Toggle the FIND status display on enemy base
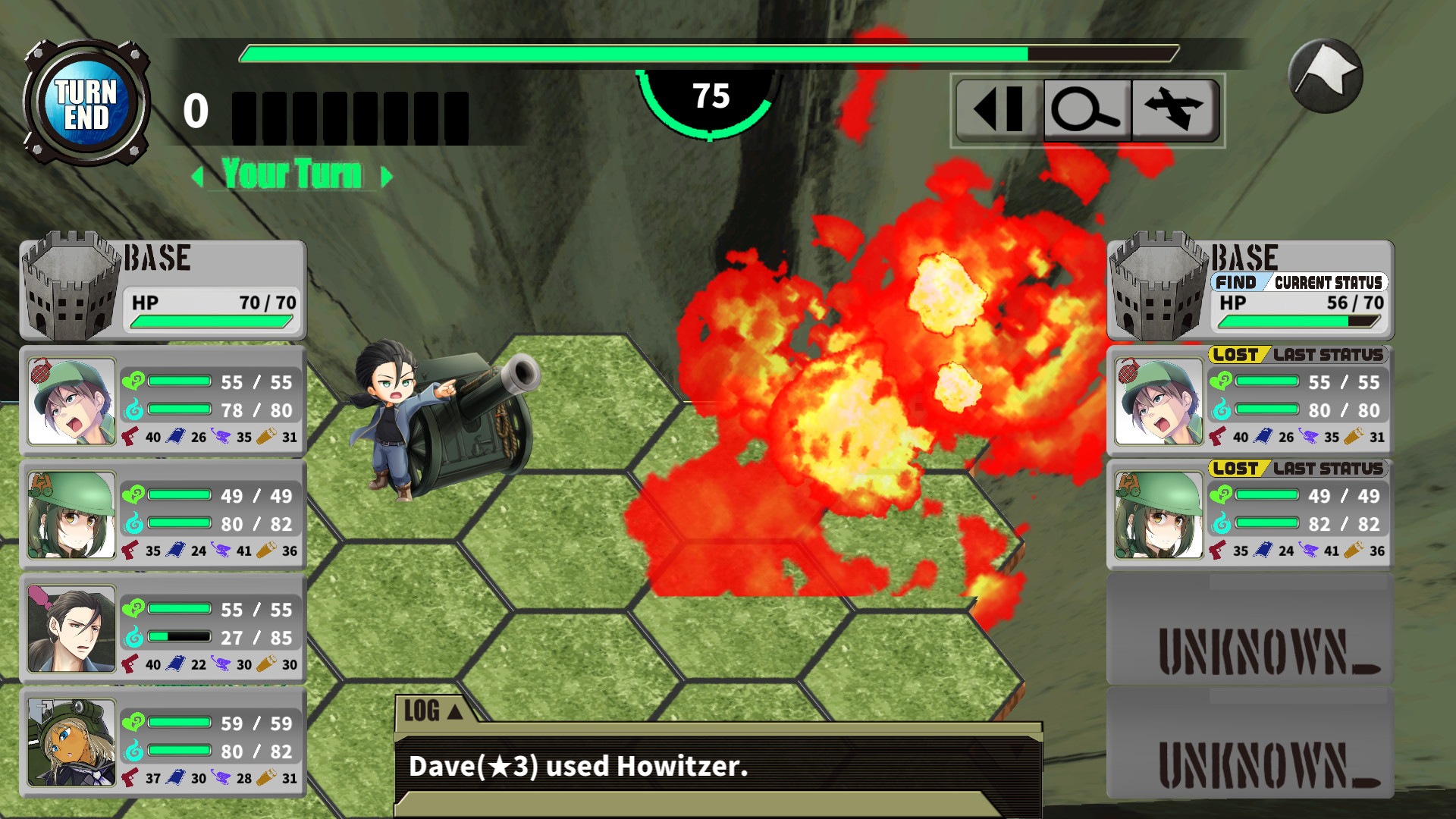This screenshot has width=1456, height=819. pos(1239,282)
